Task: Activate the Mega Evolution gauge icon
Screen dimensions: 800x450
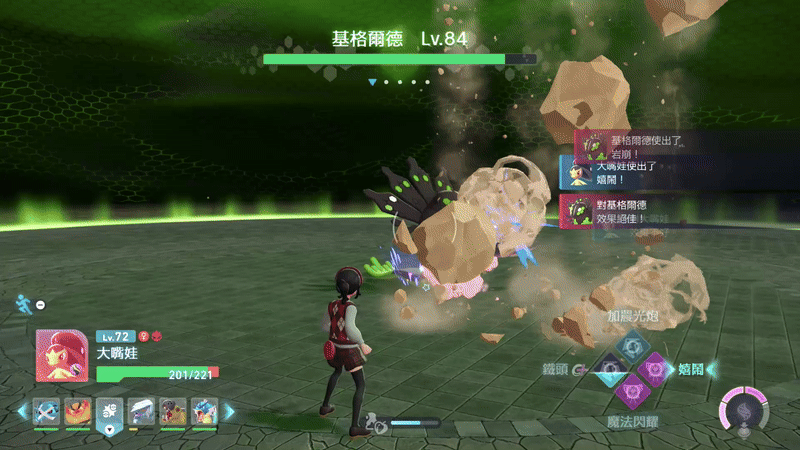Action: coord(742,408)
